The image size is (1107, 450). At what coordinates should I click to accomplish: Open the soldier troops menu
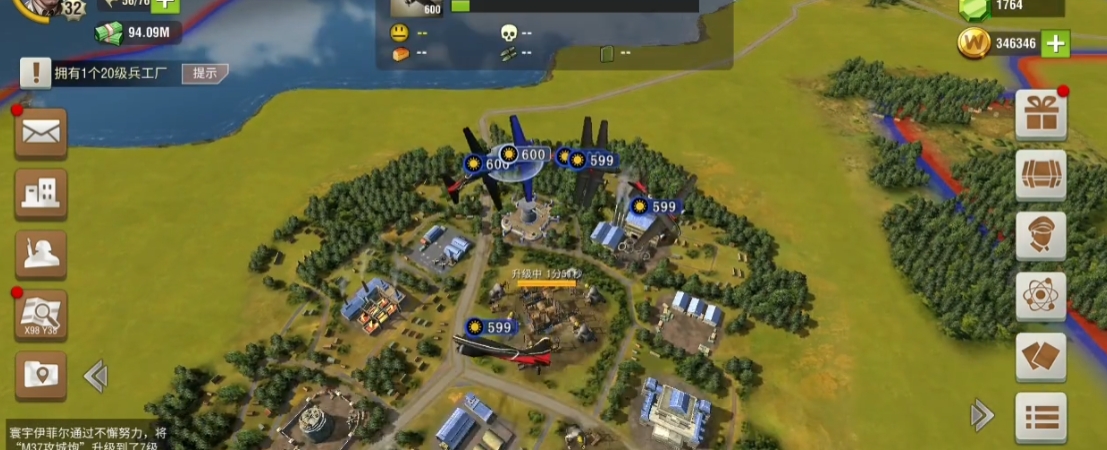coord(41,254)
